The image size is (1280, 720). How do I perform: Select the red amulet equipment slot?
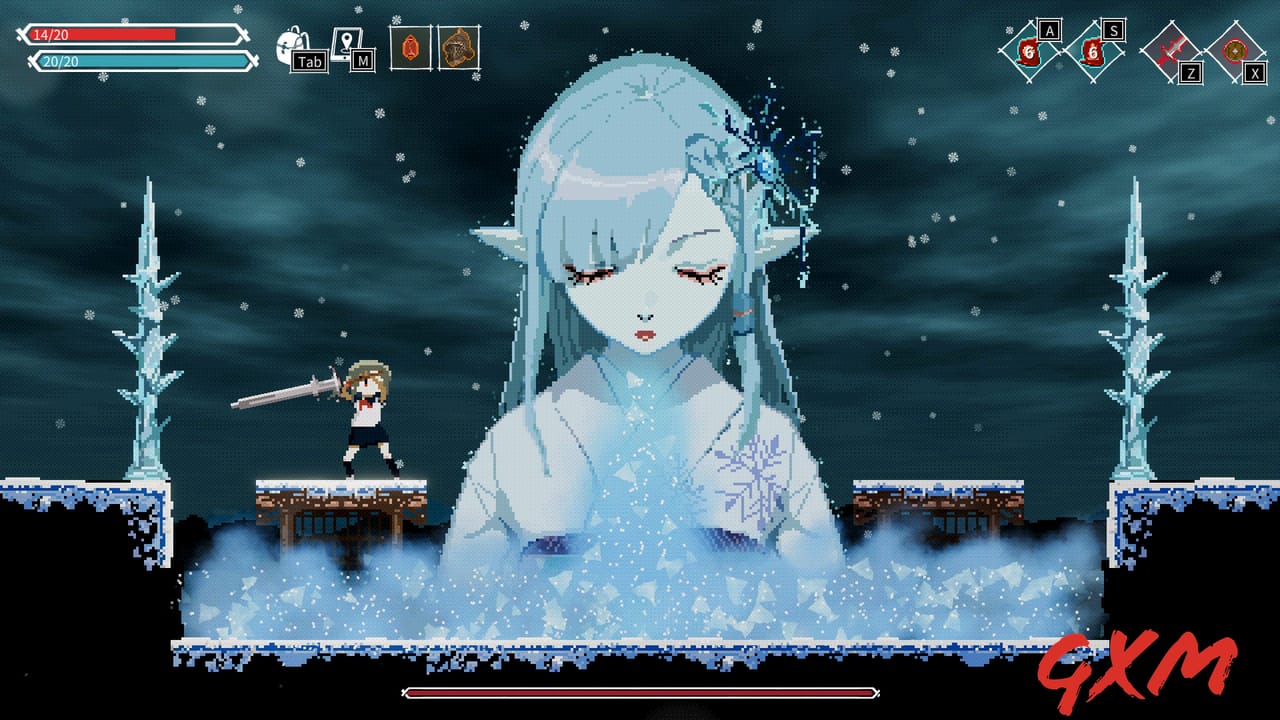pyautogui.click(x=410, y=48)
